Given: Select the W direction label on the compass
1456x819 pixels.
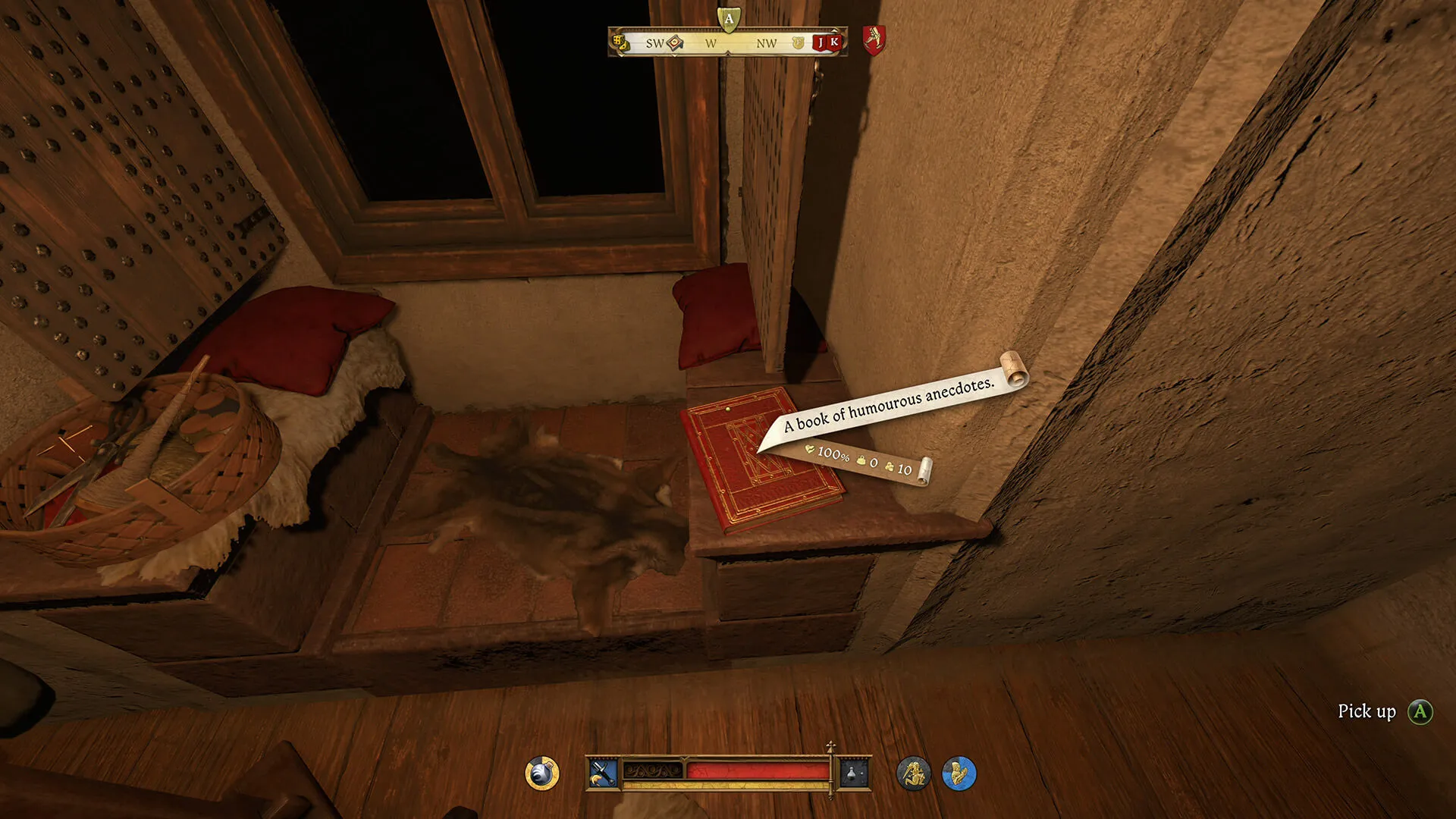Looking at the screenshot, I should click(x=711, y=43).
